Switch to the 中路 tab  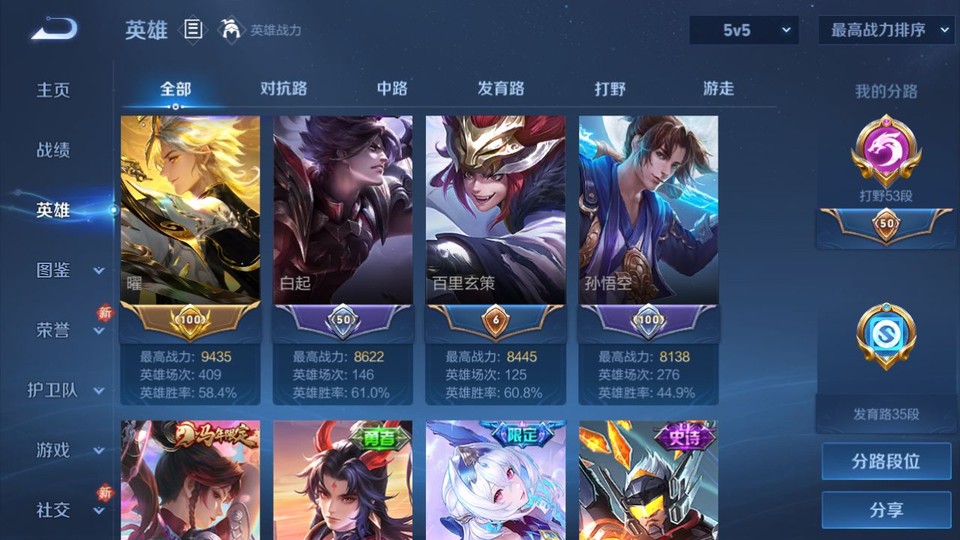point(392,88)
